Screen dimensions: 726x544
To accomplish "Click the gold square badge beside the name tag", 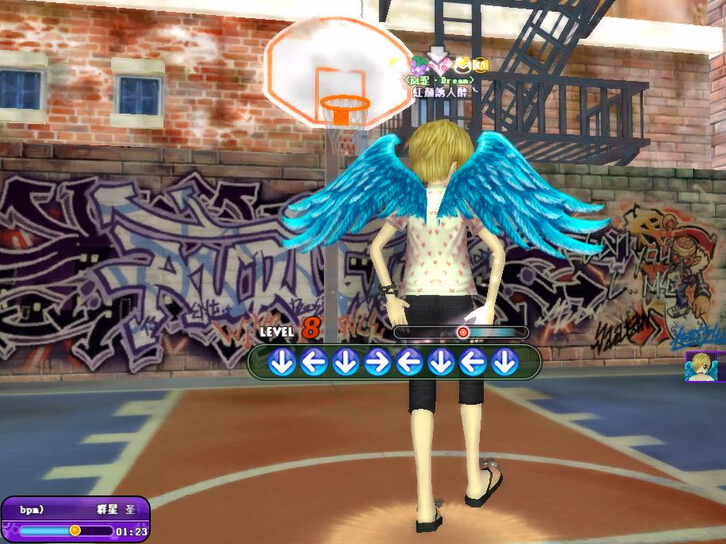I will tap(481, 65).
